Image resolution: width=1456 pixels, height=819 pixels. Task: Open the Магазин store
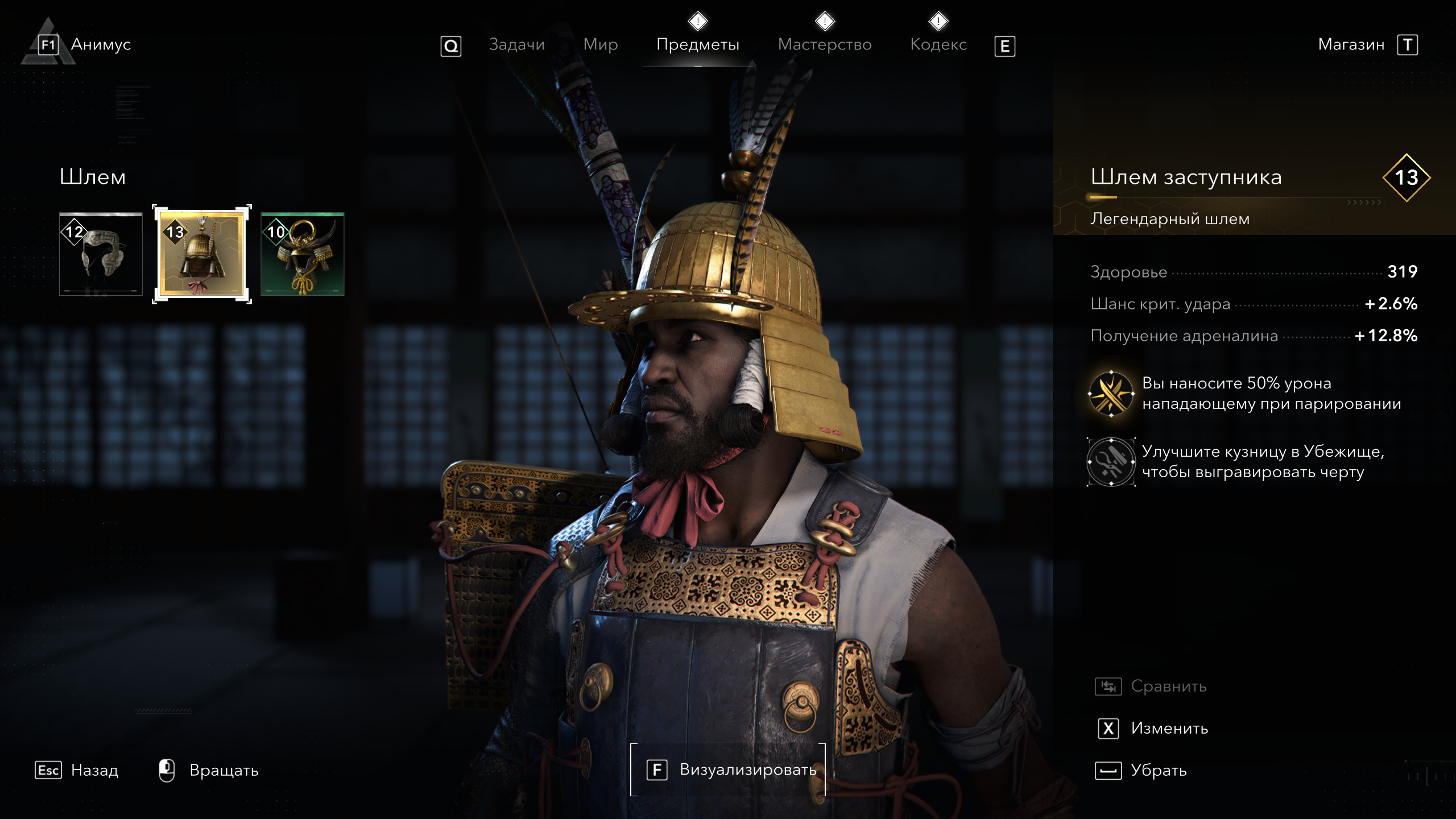pyautogui.click(x=1351, y=44)
